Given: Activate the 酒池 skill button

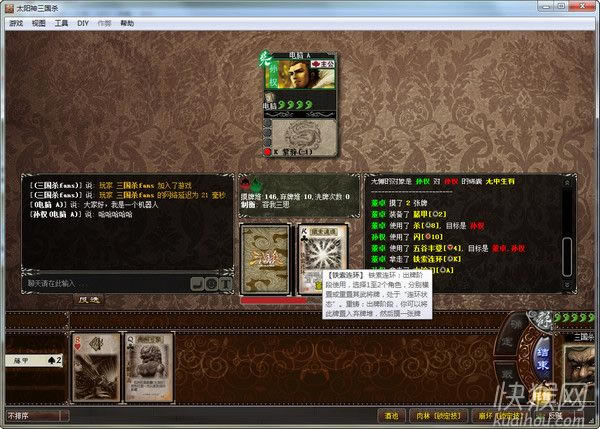Looking at the screenshot, I should click(x=389, y=413).
